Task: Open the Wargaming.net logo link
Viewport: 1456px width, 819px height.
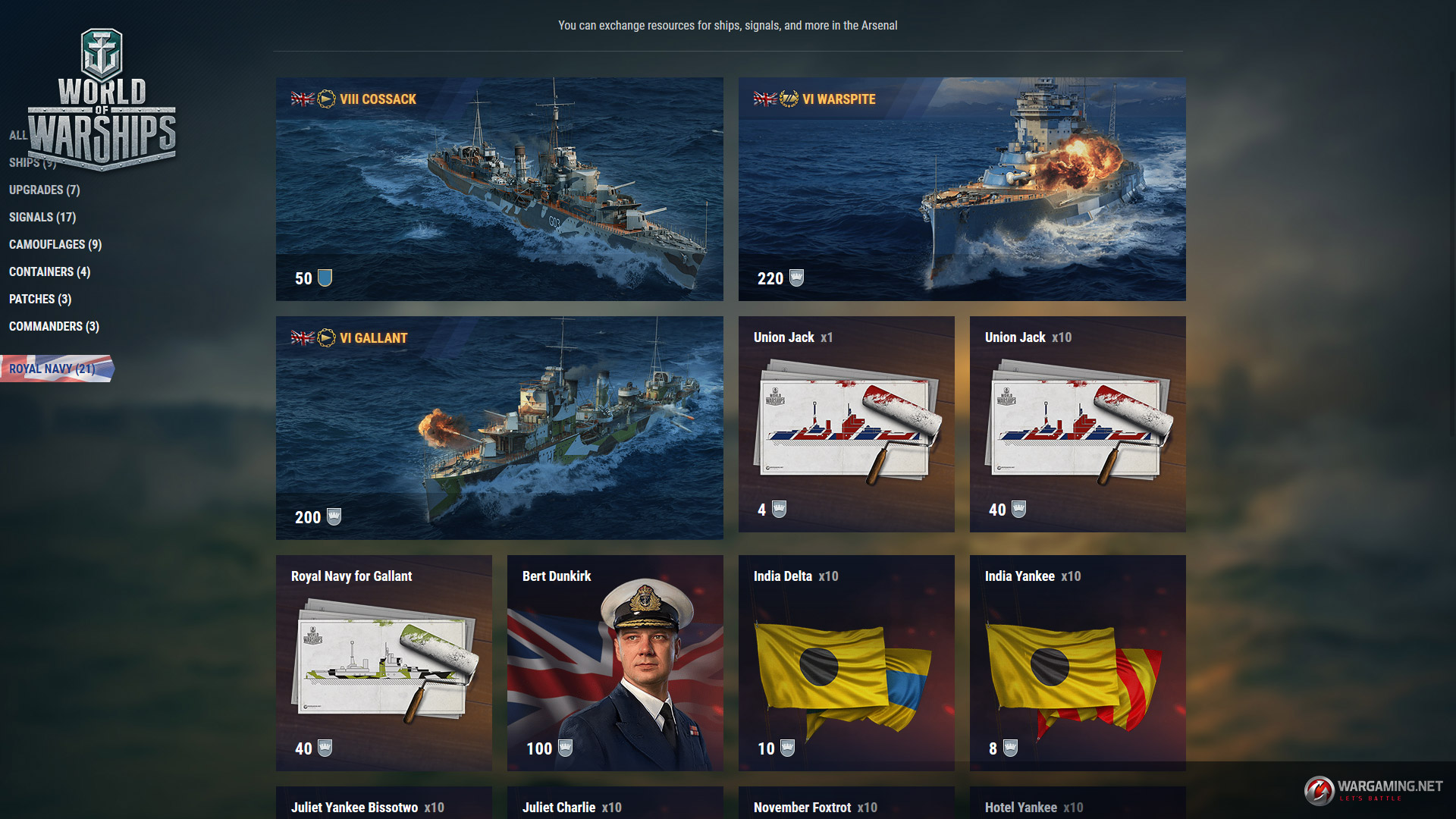Action: tap(1373, 789)
